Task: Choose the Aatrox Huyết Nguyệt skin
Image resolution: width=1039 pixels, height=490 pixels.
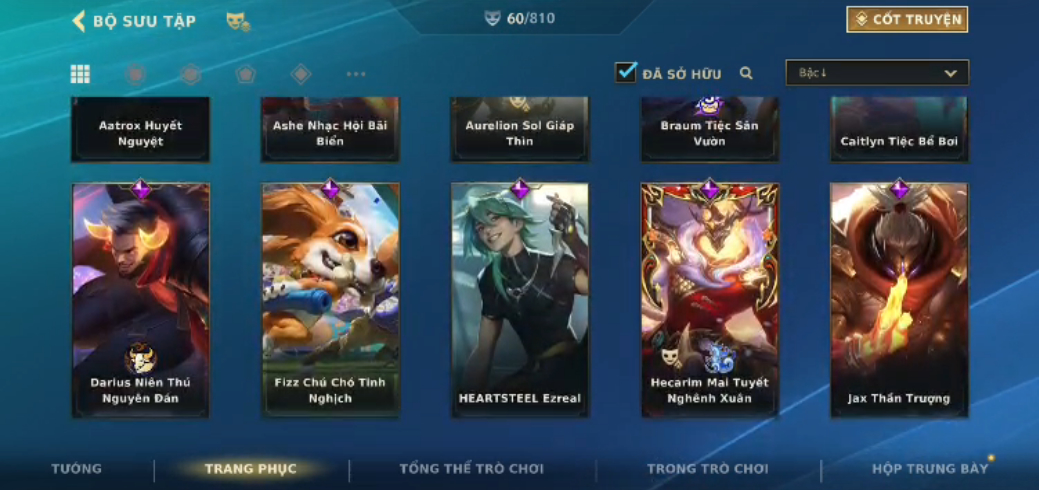Action: [x=140, y=130]
